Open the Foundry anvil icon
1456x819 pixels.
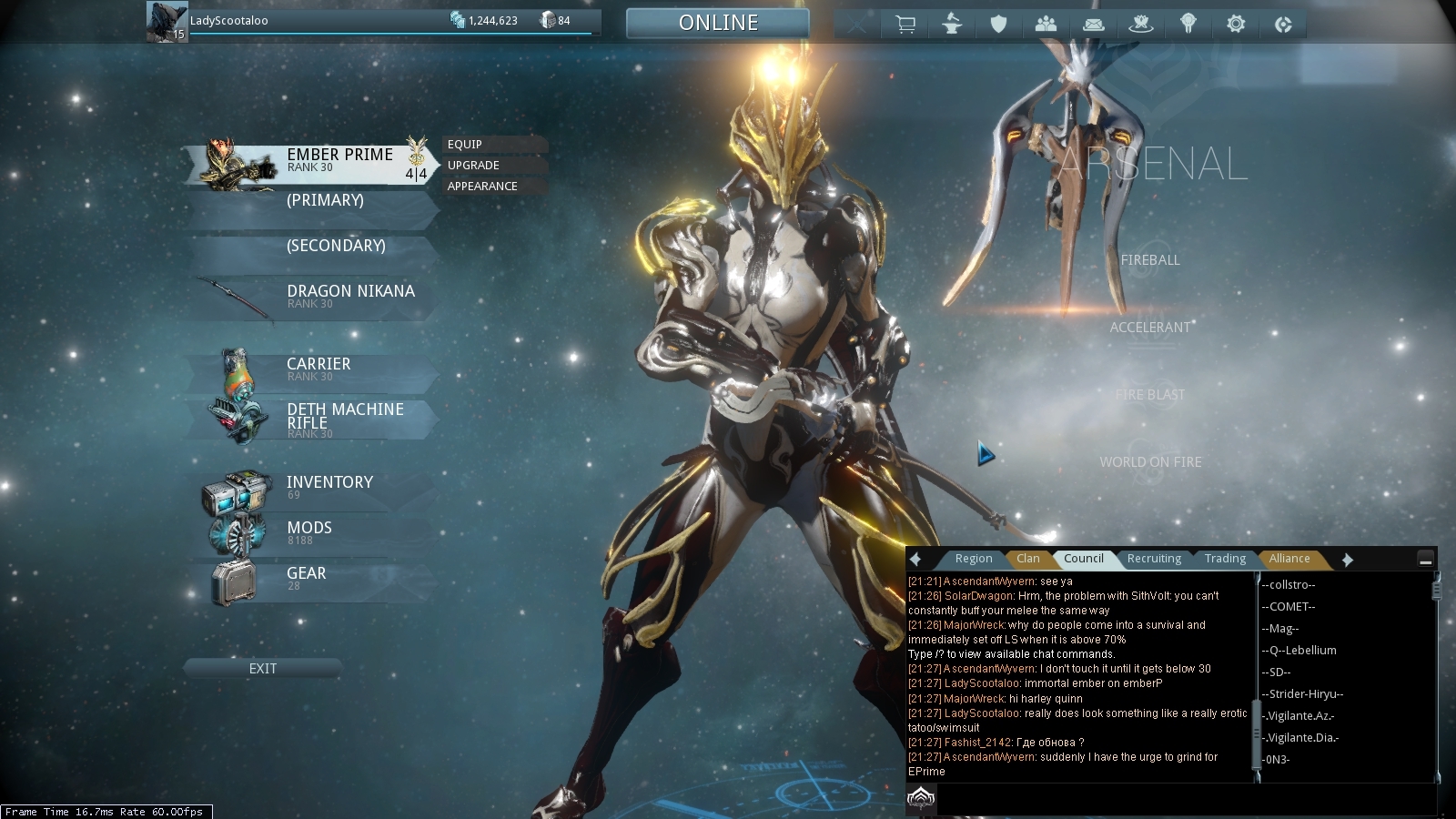[x=952, y=25]
